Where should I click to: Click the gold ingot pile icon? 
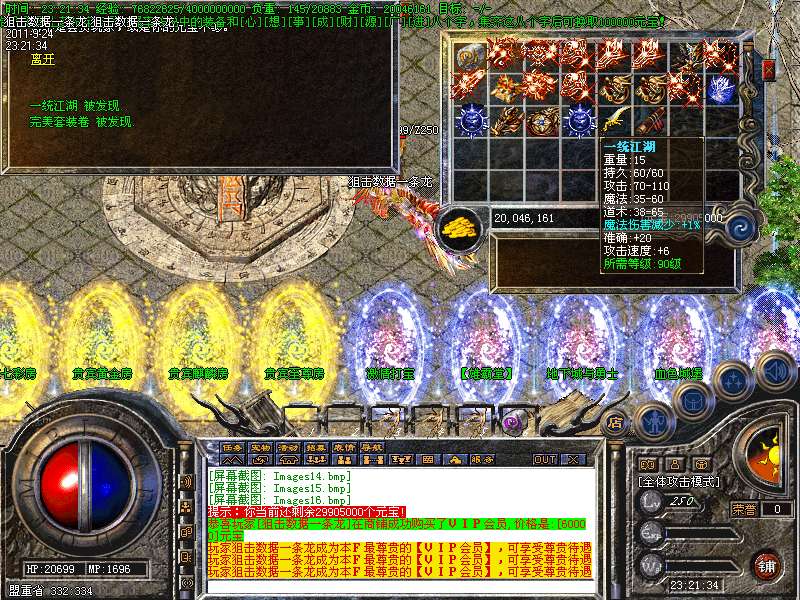[x=462, y=224]
